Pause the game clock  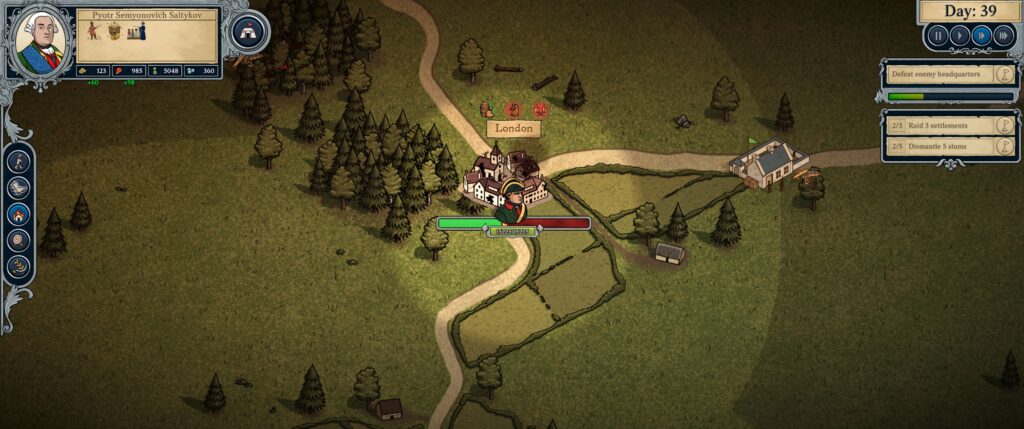(x=938, y=36)
